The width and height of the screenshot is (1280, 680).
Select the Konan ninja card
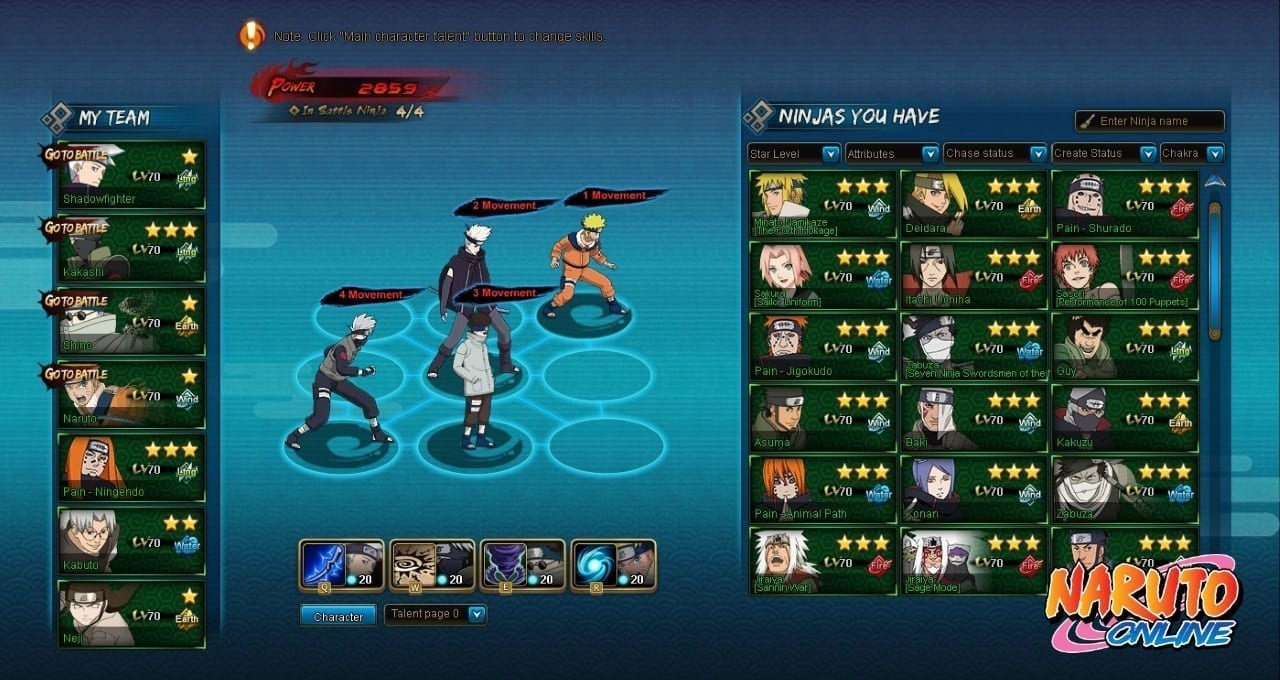973,490
